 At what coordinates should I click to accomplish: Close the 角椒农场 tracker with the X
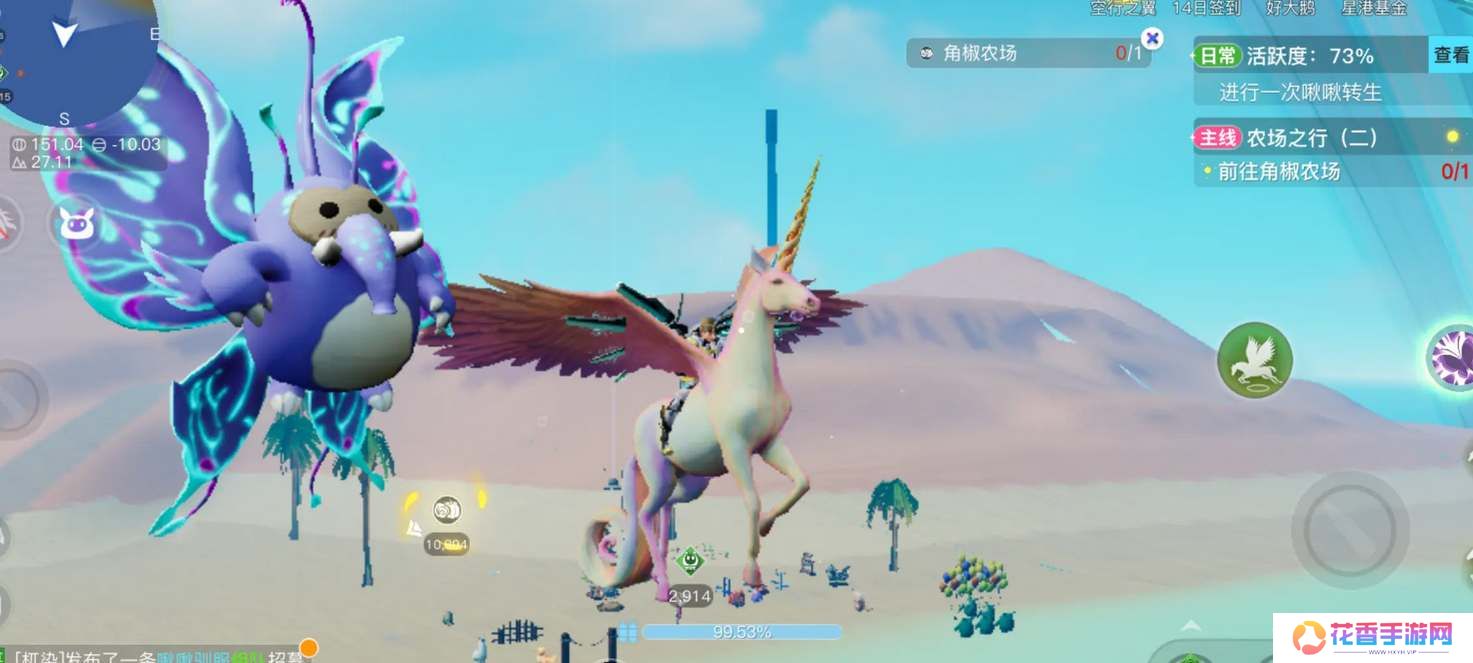1152,38
